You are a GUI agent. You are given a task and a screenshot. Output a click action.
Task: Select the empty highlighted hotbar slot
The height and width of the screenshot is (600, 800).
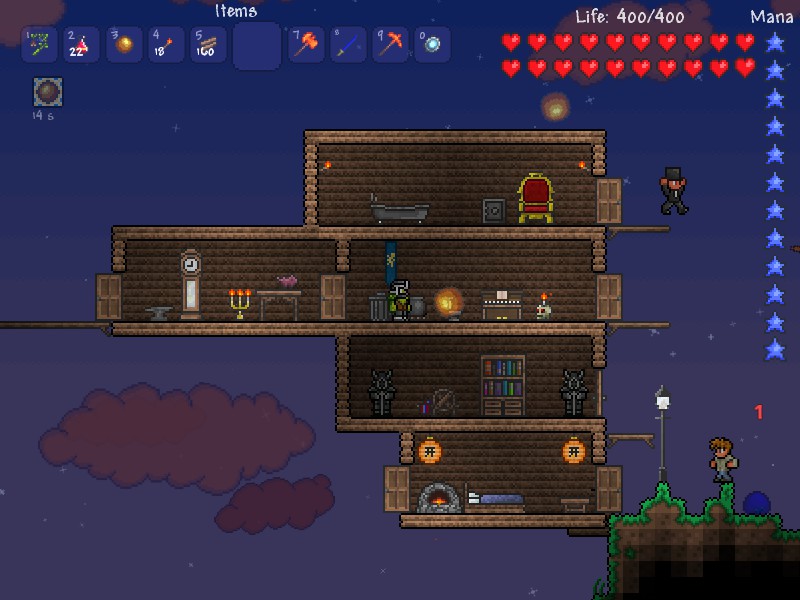(x=257, y=46)
